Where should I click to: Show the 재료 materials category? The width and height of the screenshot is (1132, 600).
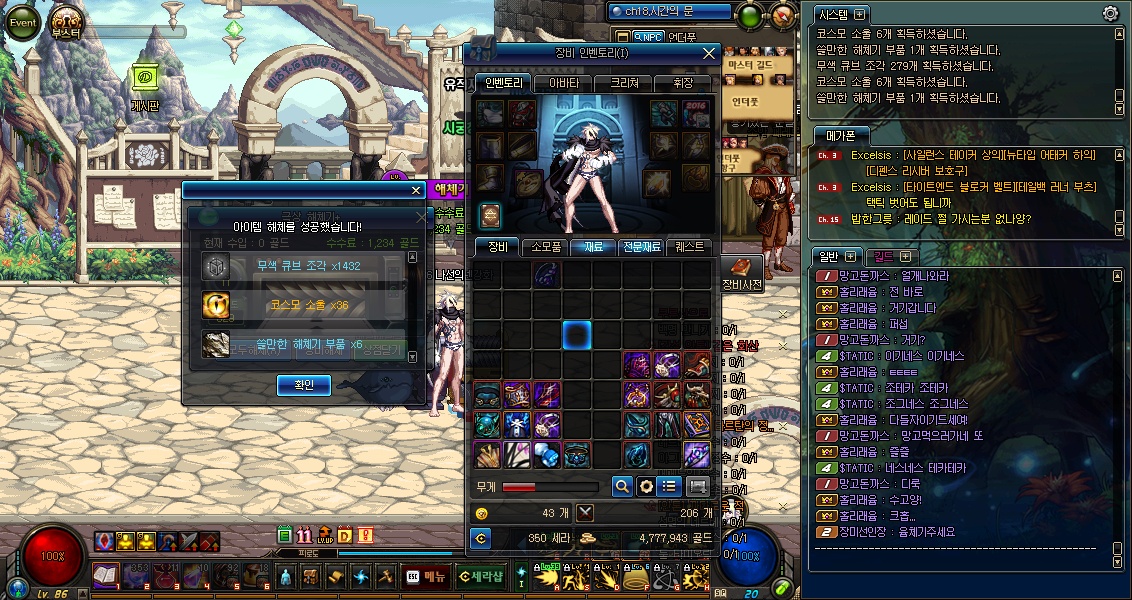592,246
